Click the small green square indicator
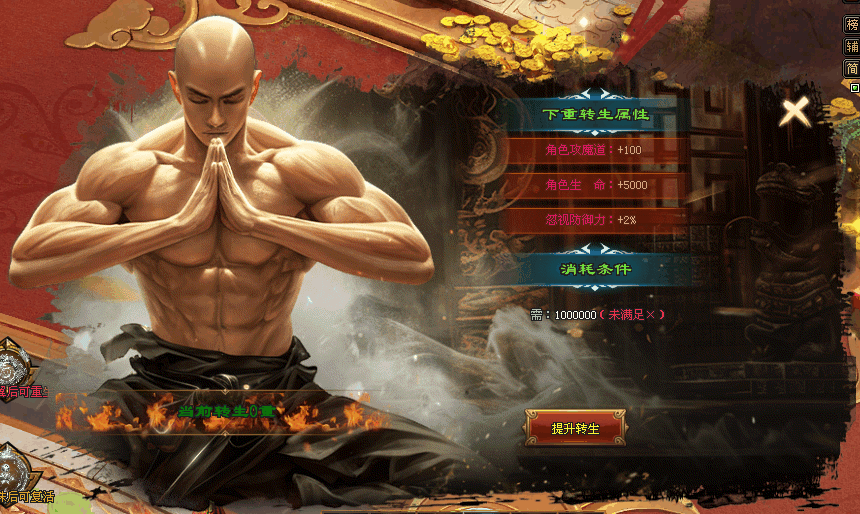This screenshot has height=514, width=860. (x=854, y=88)
